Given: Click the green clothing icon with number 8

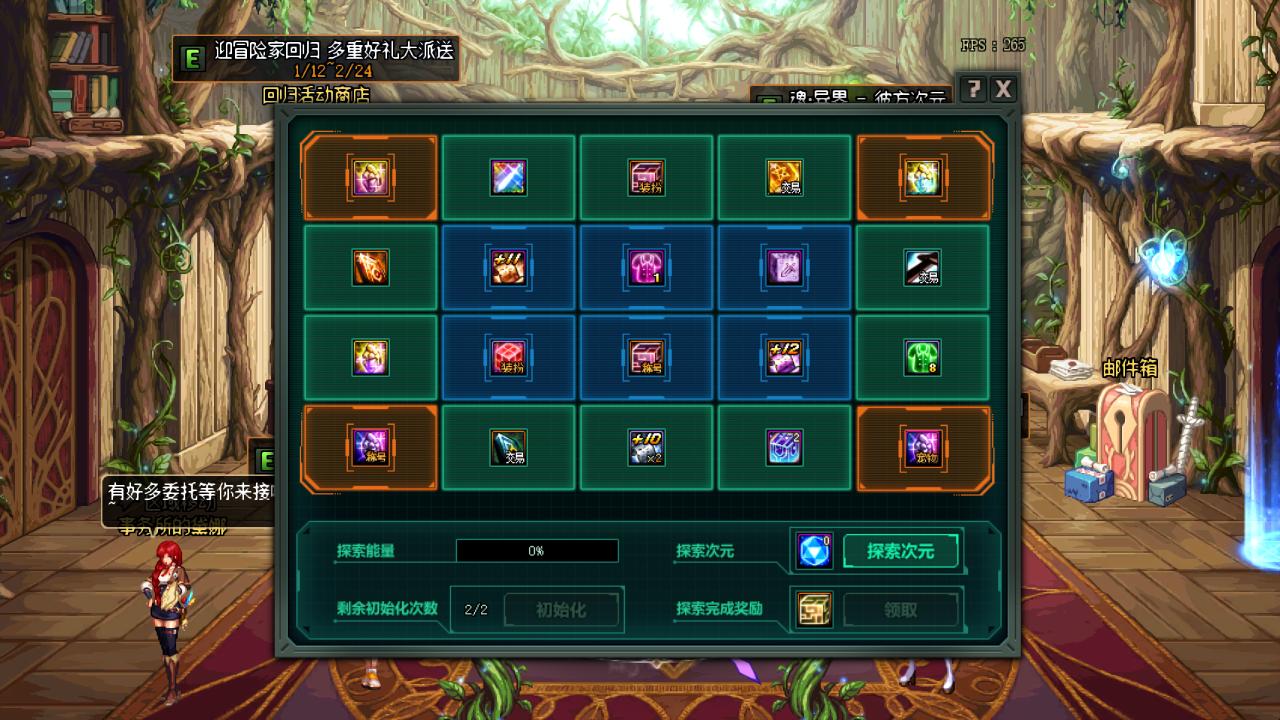Looking at the screenshot, I should (x=922, y=357).
